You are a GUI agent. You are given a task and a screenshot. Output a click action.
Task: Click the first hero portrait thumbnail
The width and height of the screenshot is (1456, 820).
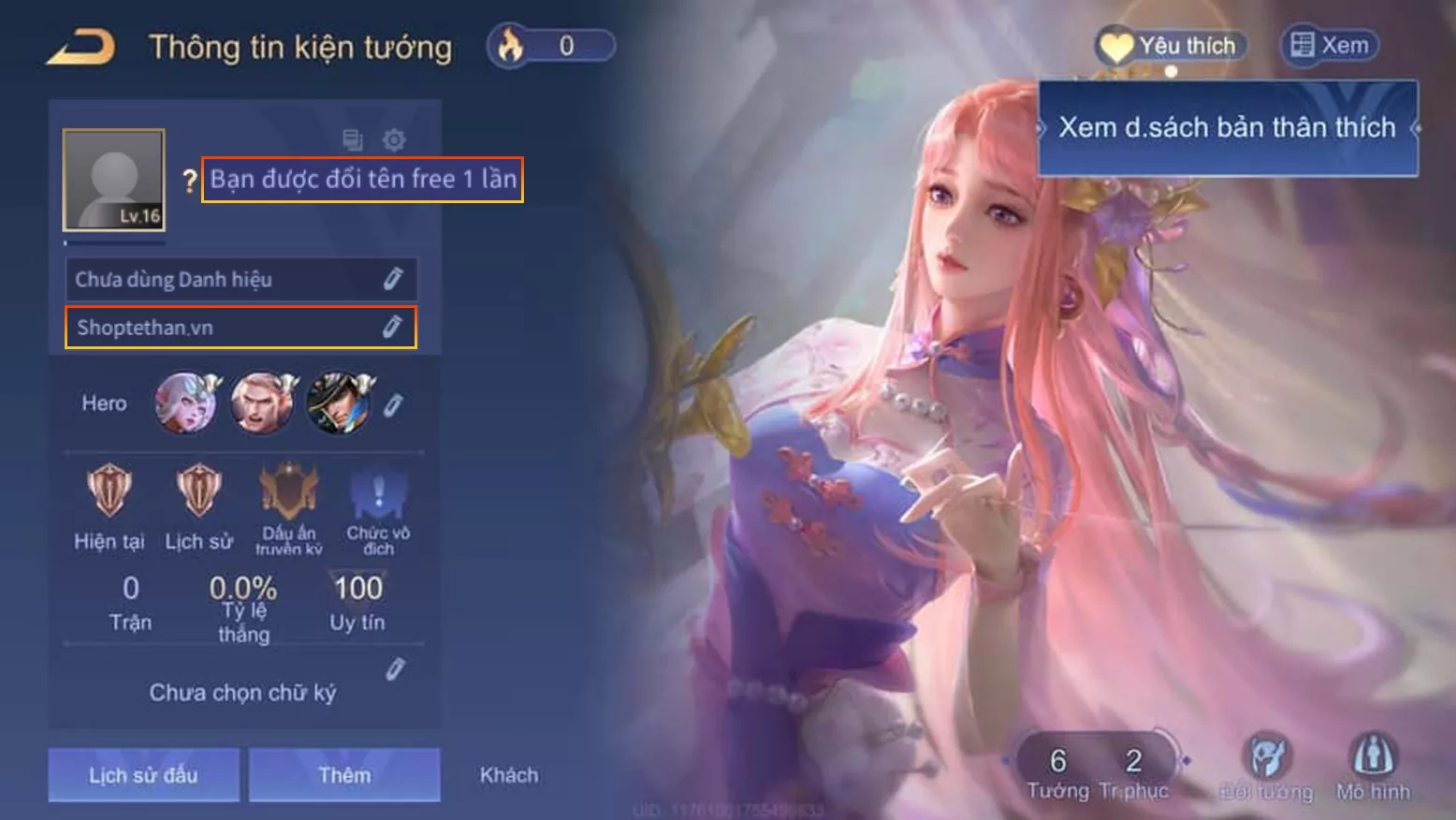(x=186, y=403)
